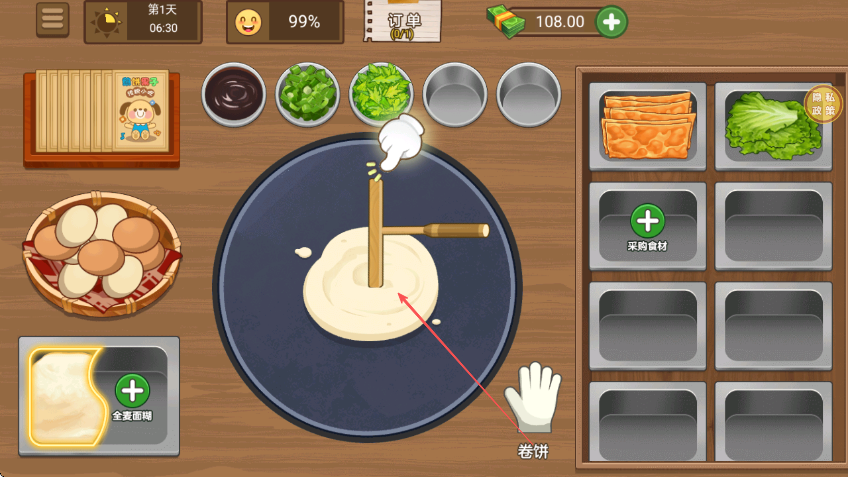Screen dimensions: 848x477
Task: Add 全麦面糊 batter with plus button
Action: click(132, 391)
